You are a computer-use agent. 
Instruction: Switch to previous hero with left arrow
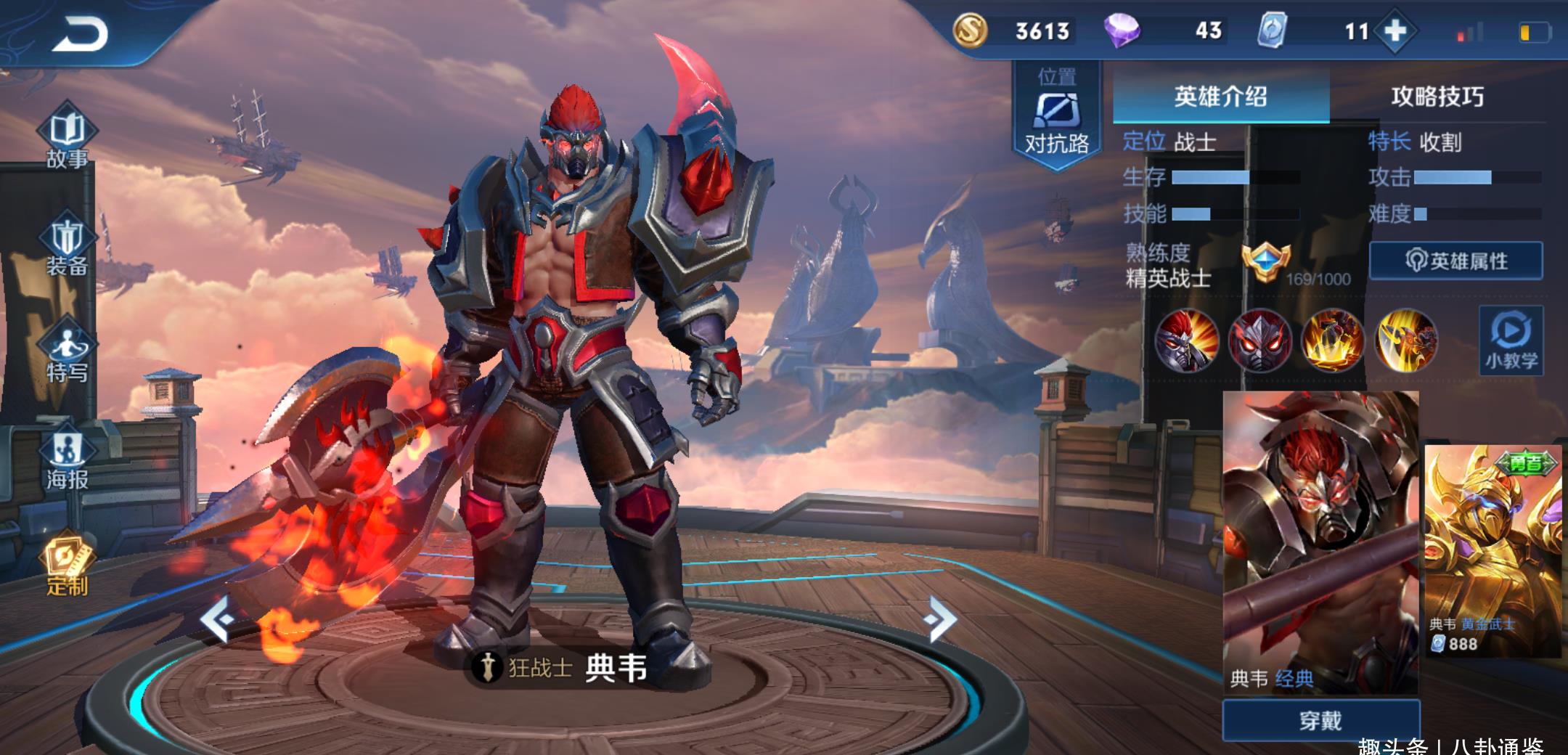pos(216,619)
